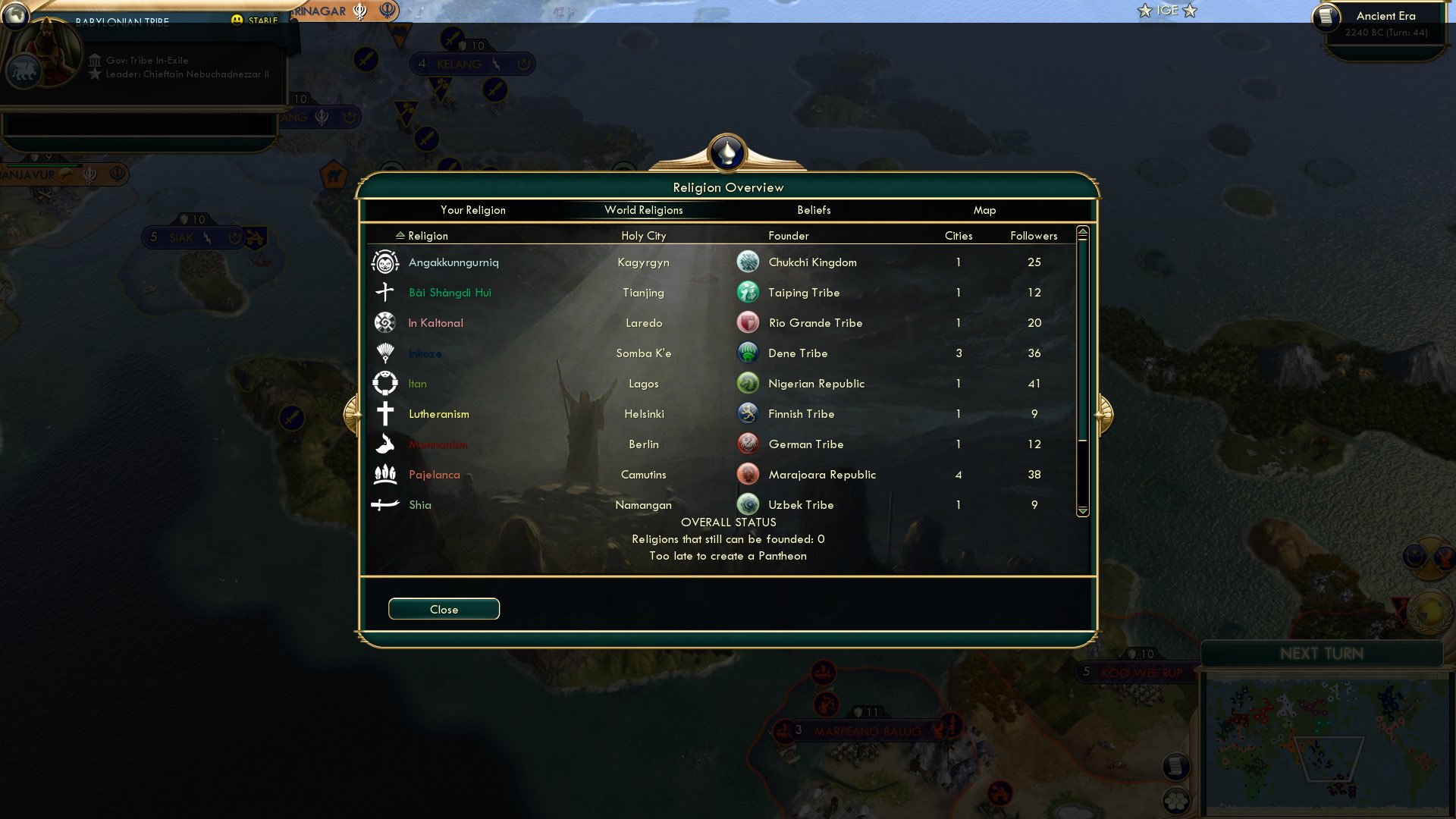1456x819 pixels.
Task: Click the Religion Overview candle icon
Action: [x=727, y=152]
